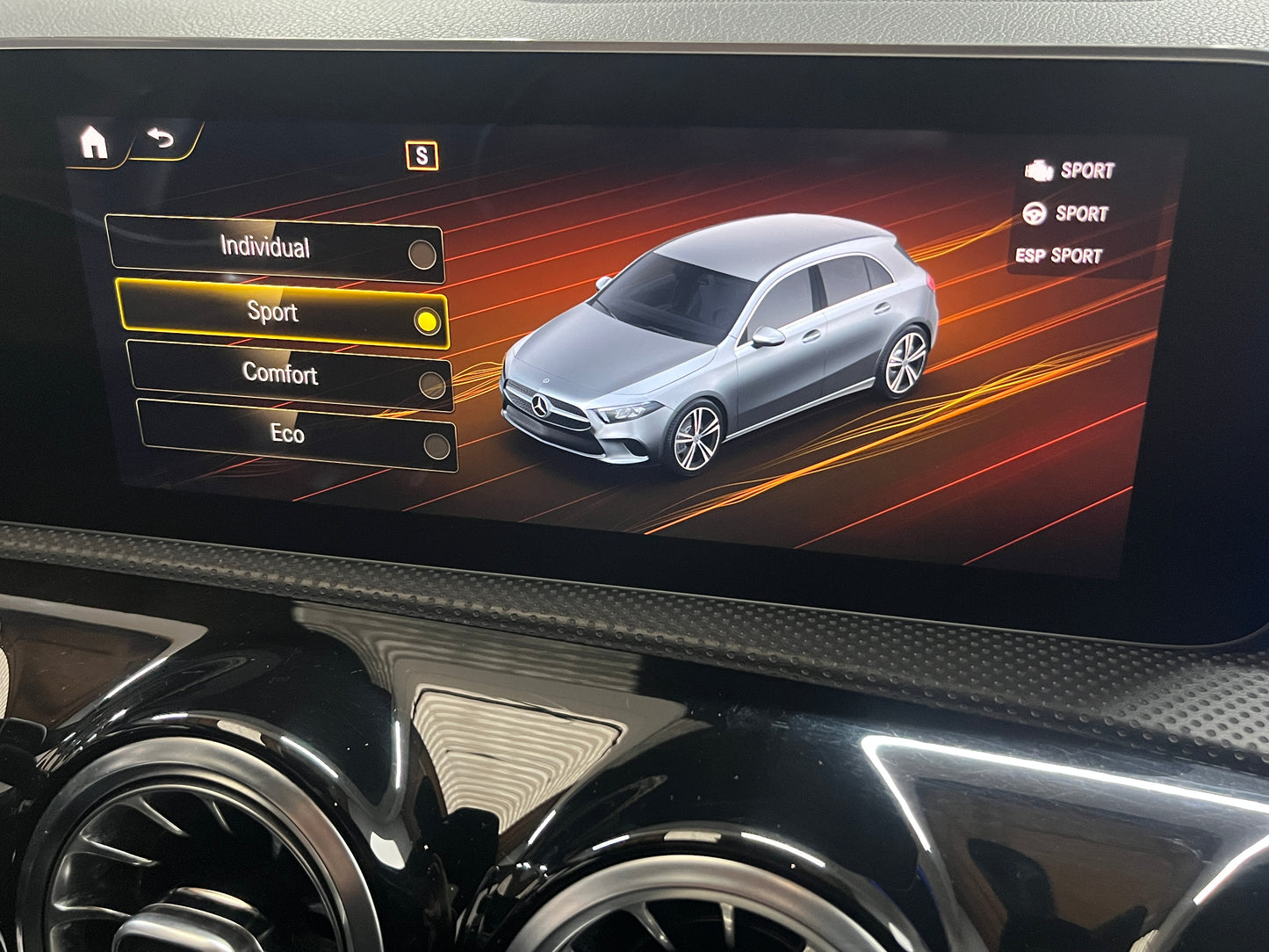Screen dimensions: 1269x952
Task: Open the Sport mode configuration
Action: click(x=274, y=314)
